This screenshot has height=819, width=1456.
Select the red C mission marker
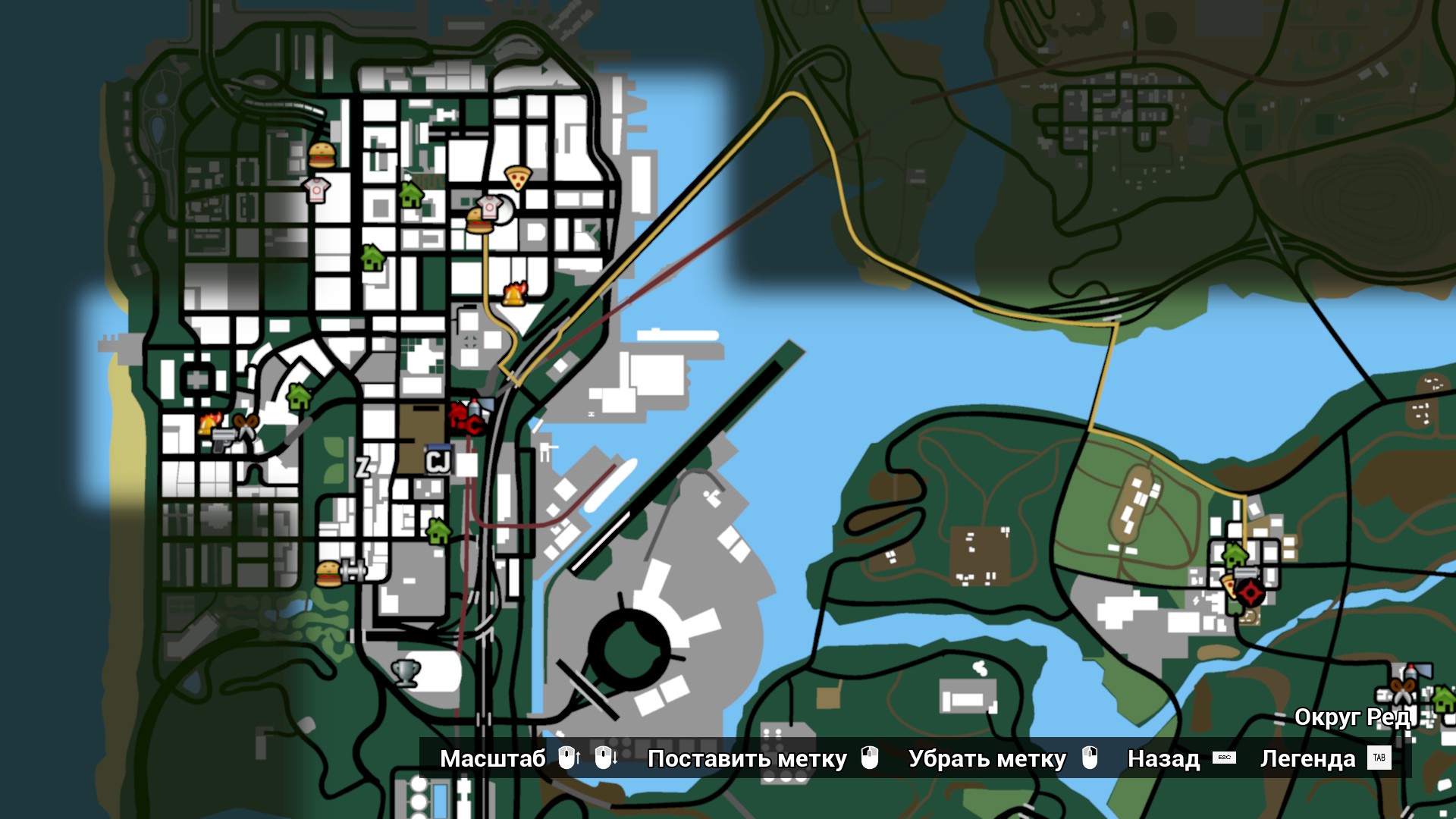point(474,425)
